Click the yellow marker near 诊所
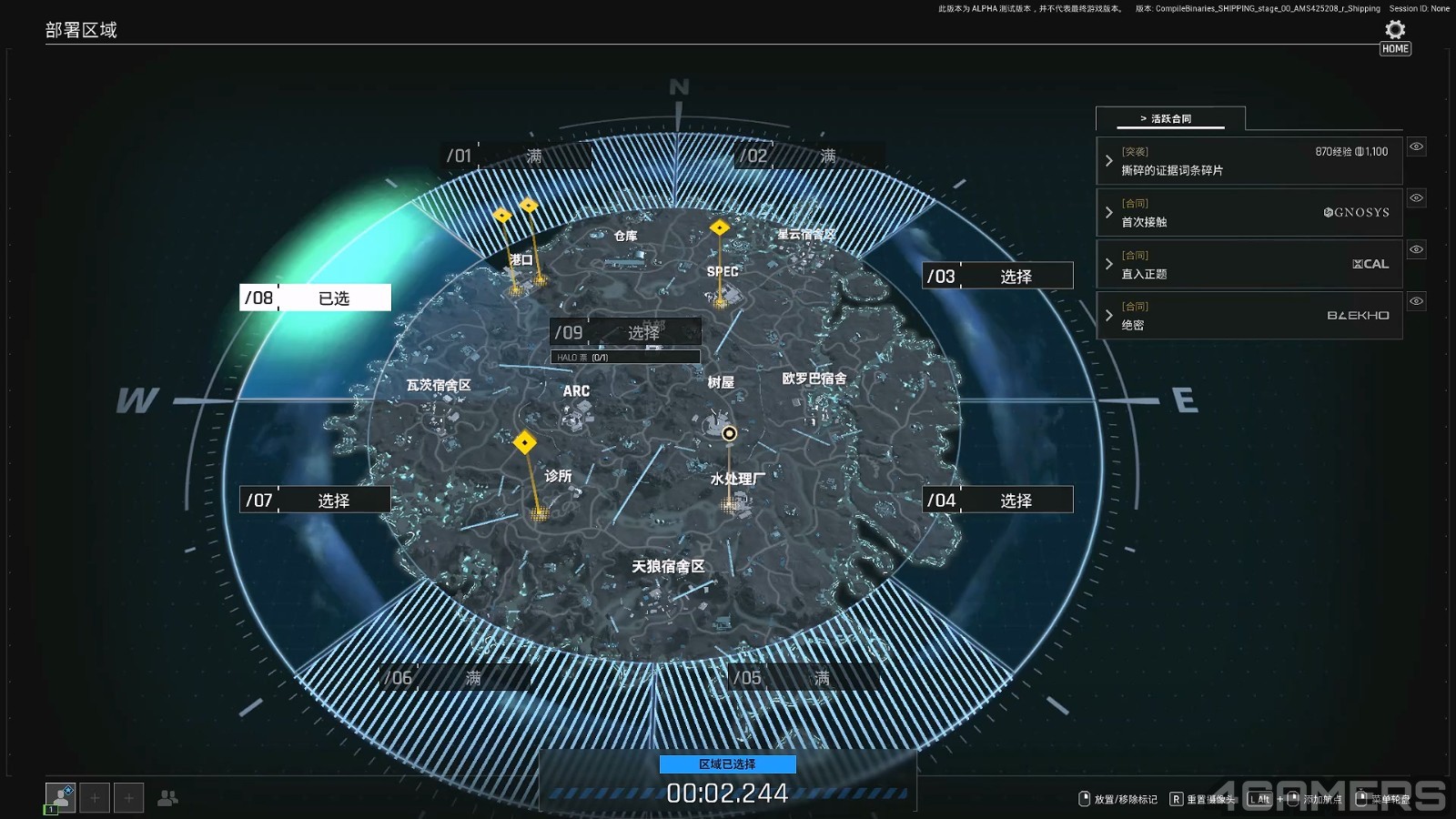 coord(525,443)
